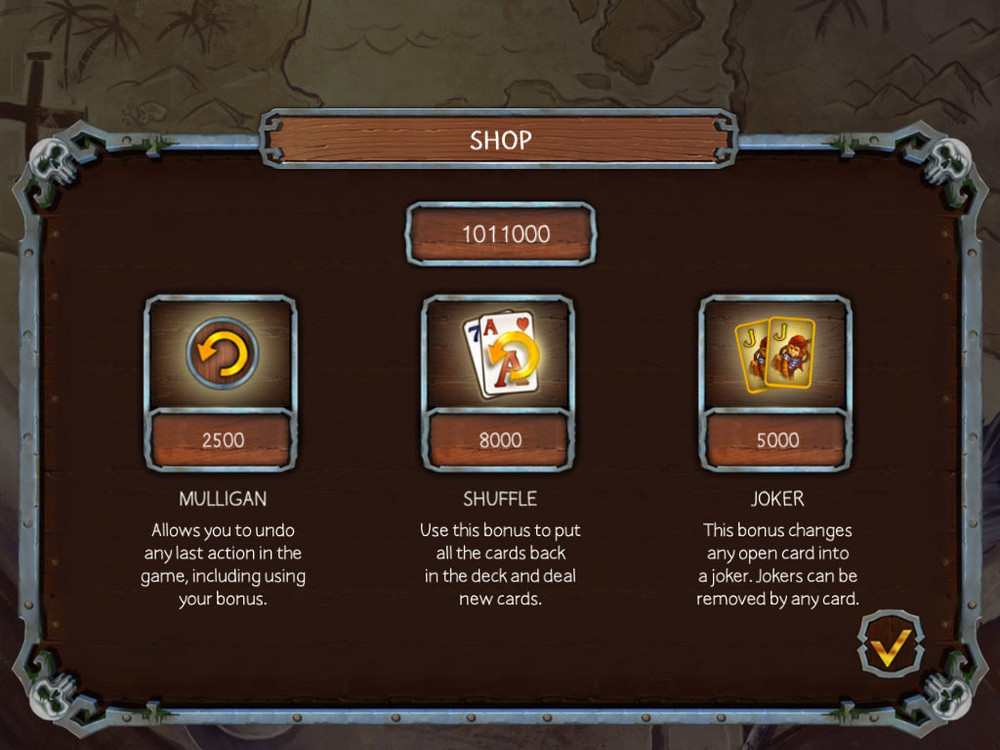Select the Shuffle cards bonus icon
This screenshot has width=1000, height=750.
(499, 353)
